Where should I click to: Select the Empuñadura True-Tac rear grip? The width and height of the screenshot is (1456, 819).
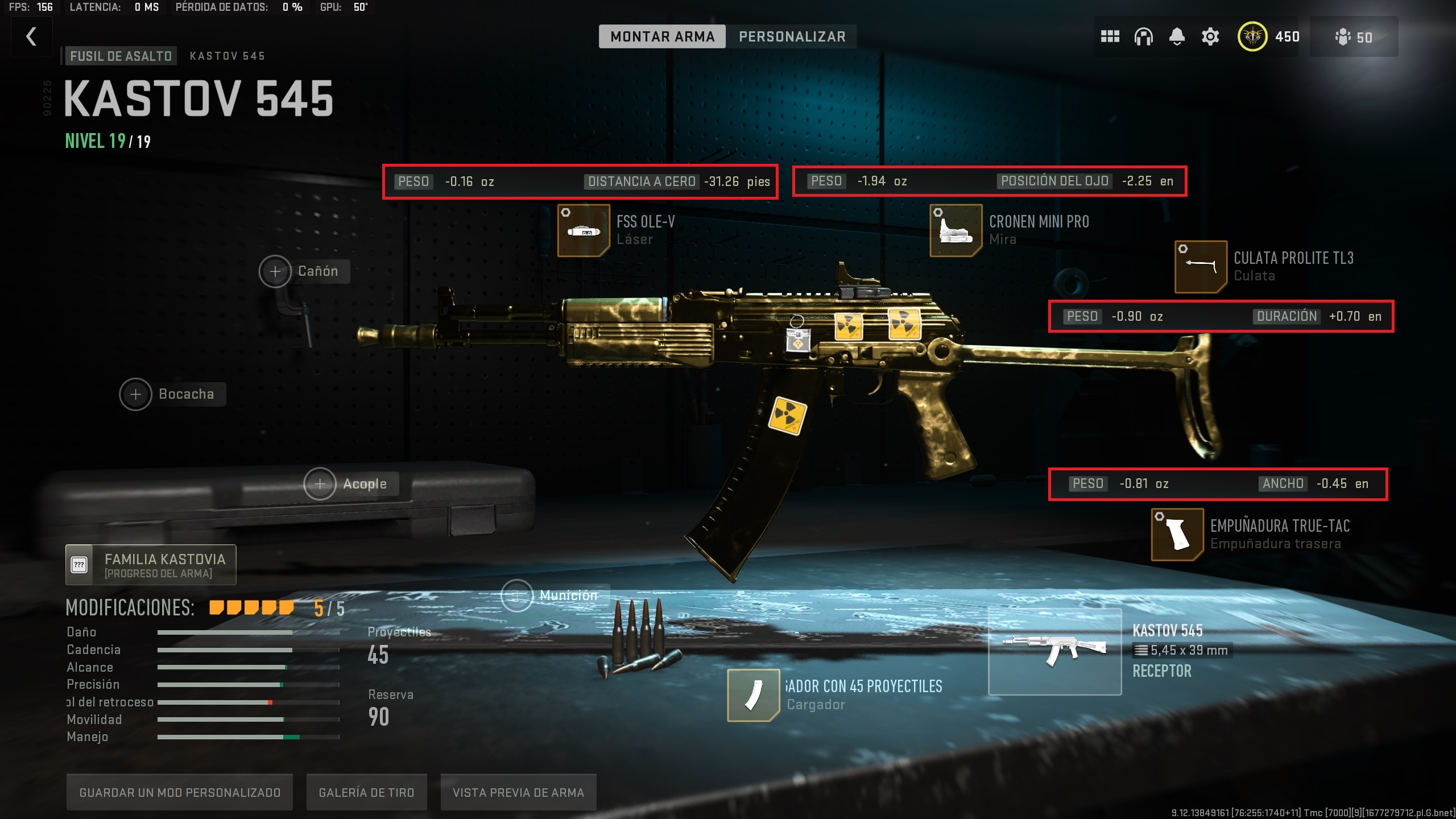(1177, 535)
